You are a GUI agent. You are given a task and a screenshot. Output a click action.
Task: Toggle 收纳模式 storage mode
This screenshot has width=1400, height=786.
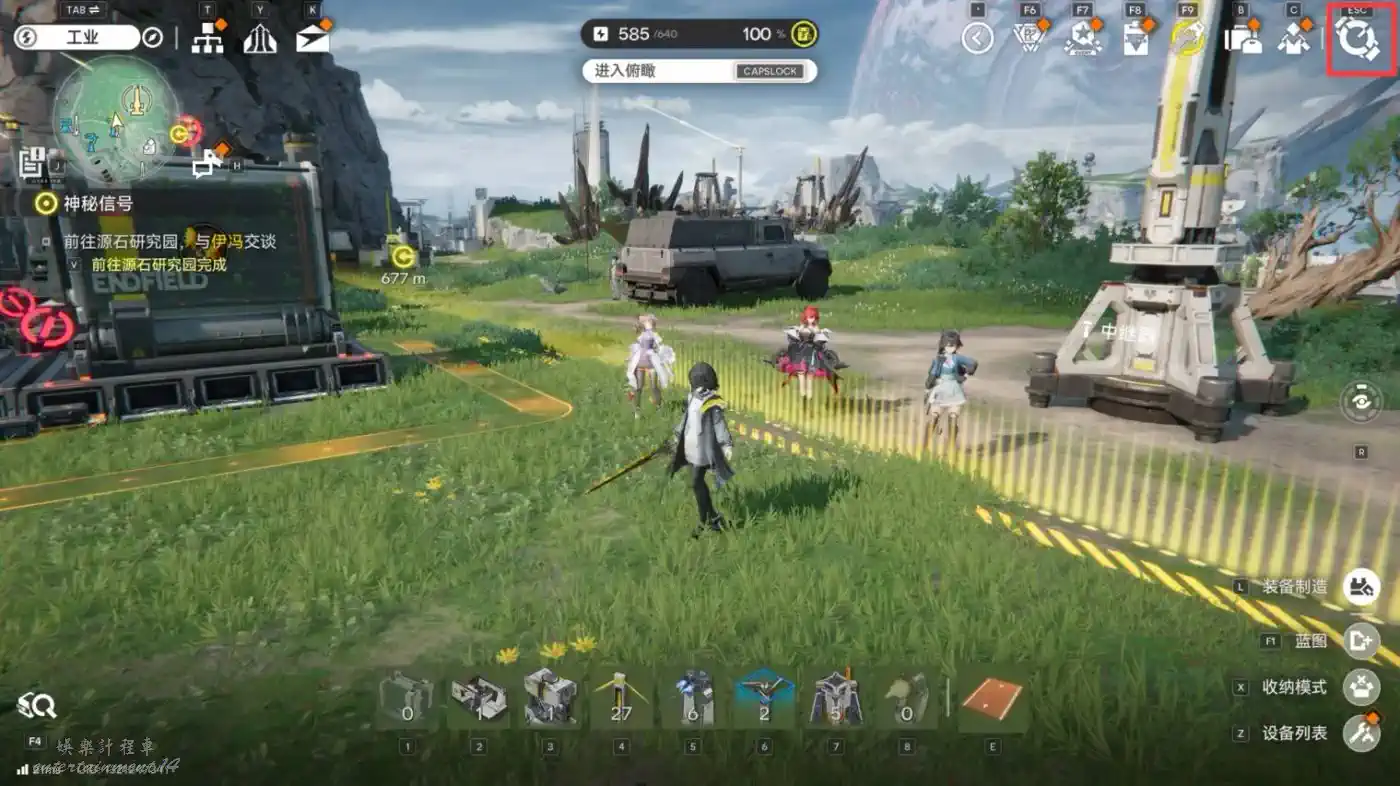point(1361,687)
